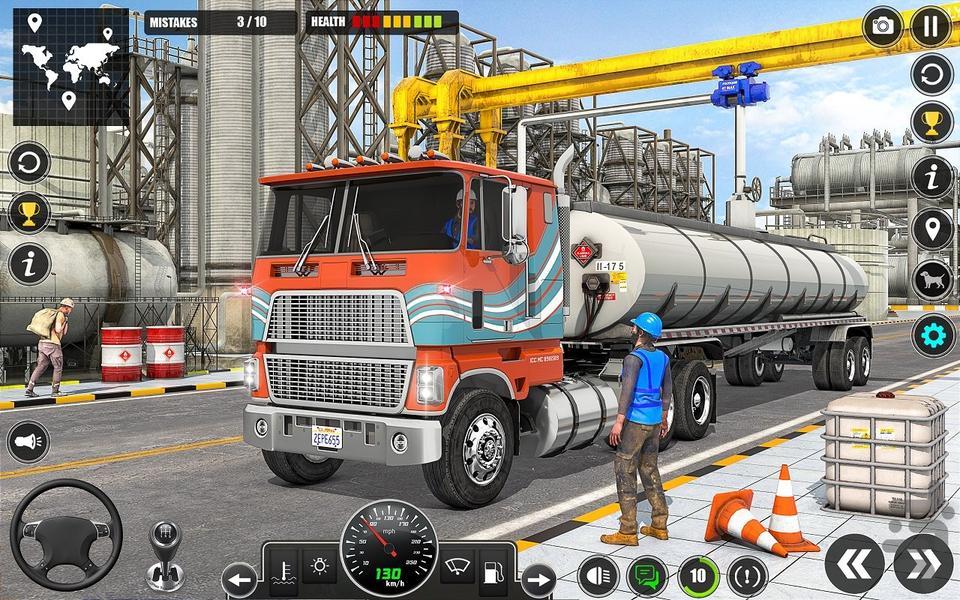Select the dog icon button

click(x=932, y=282)
